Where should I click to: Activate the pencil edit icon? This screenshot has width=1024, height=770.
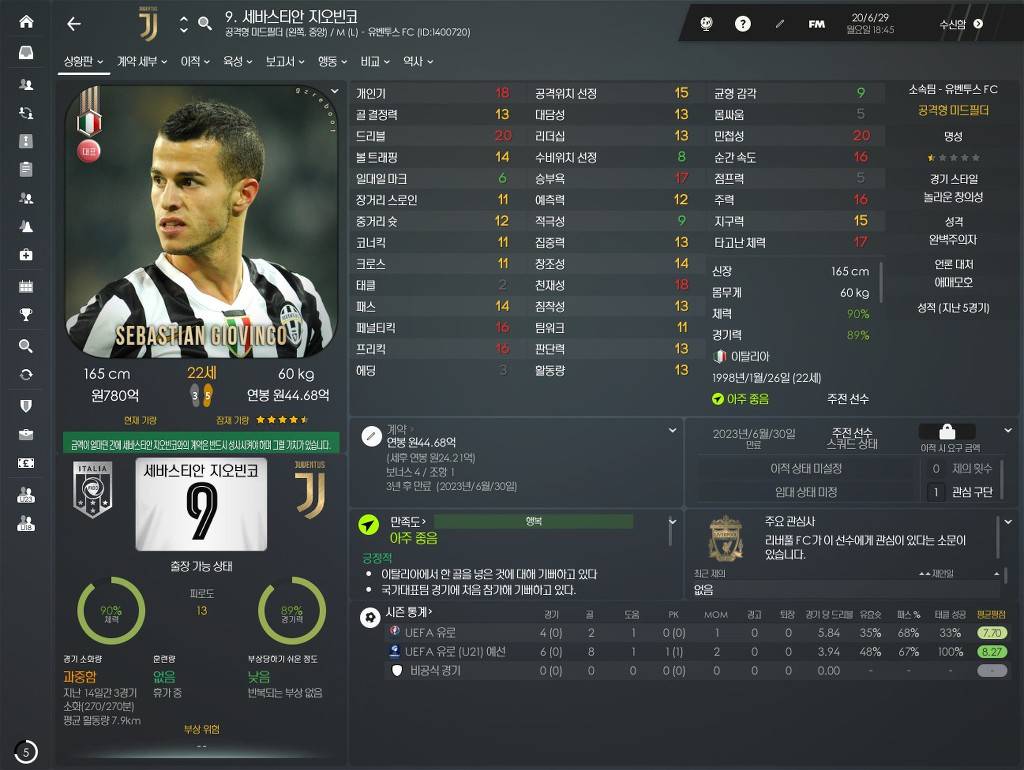pos(780,24)
